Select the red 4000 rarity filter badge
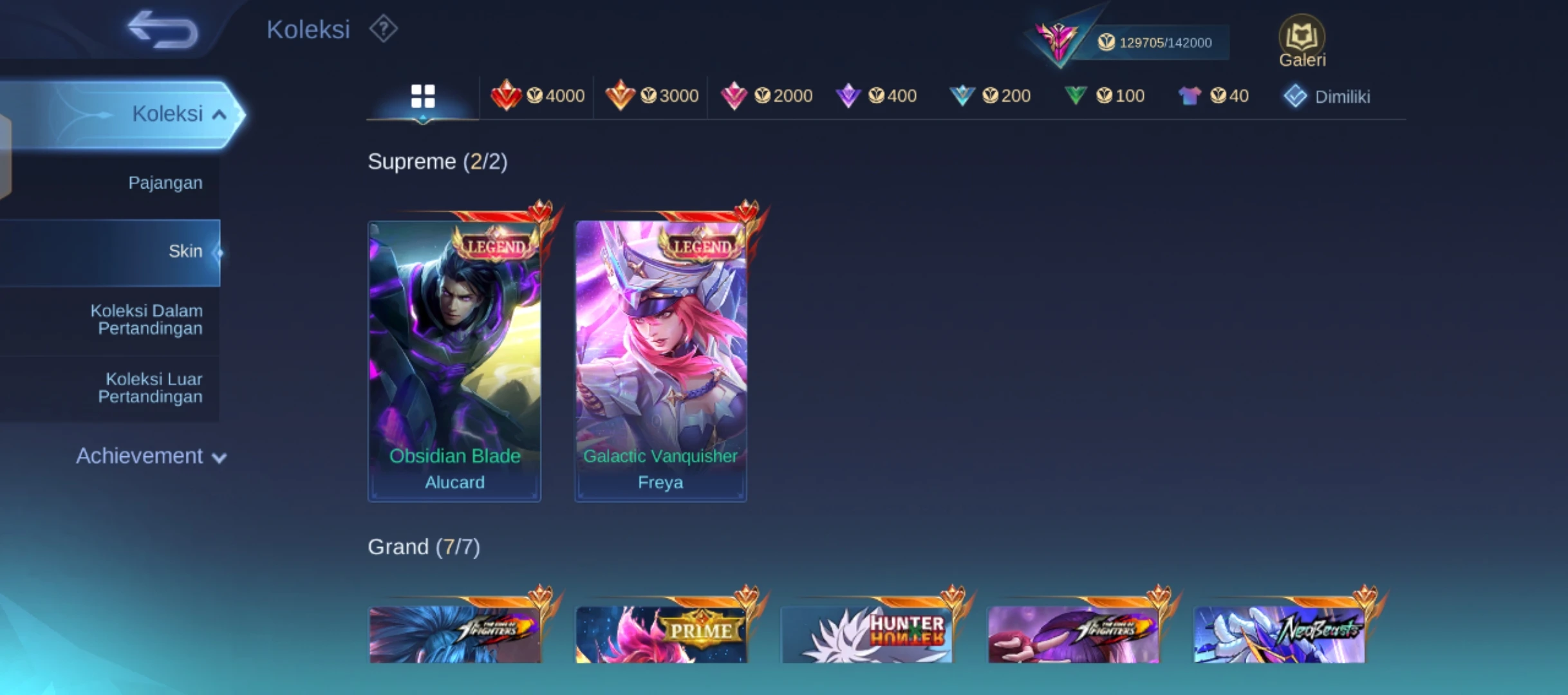Image resolution: width=1568 pixels, height=695 pixels. pyautogui.click(x=538, y=95)
